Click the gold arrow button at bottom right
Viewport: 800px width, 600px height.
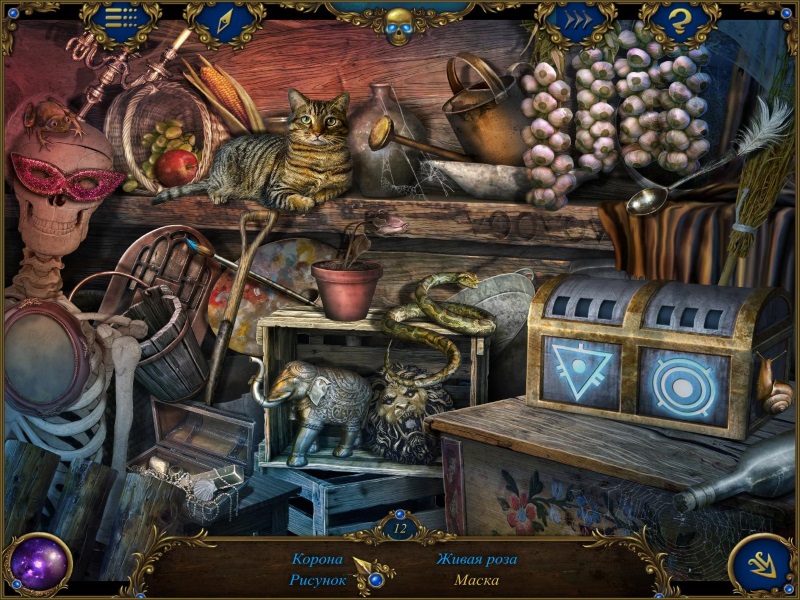click(762, 565)
